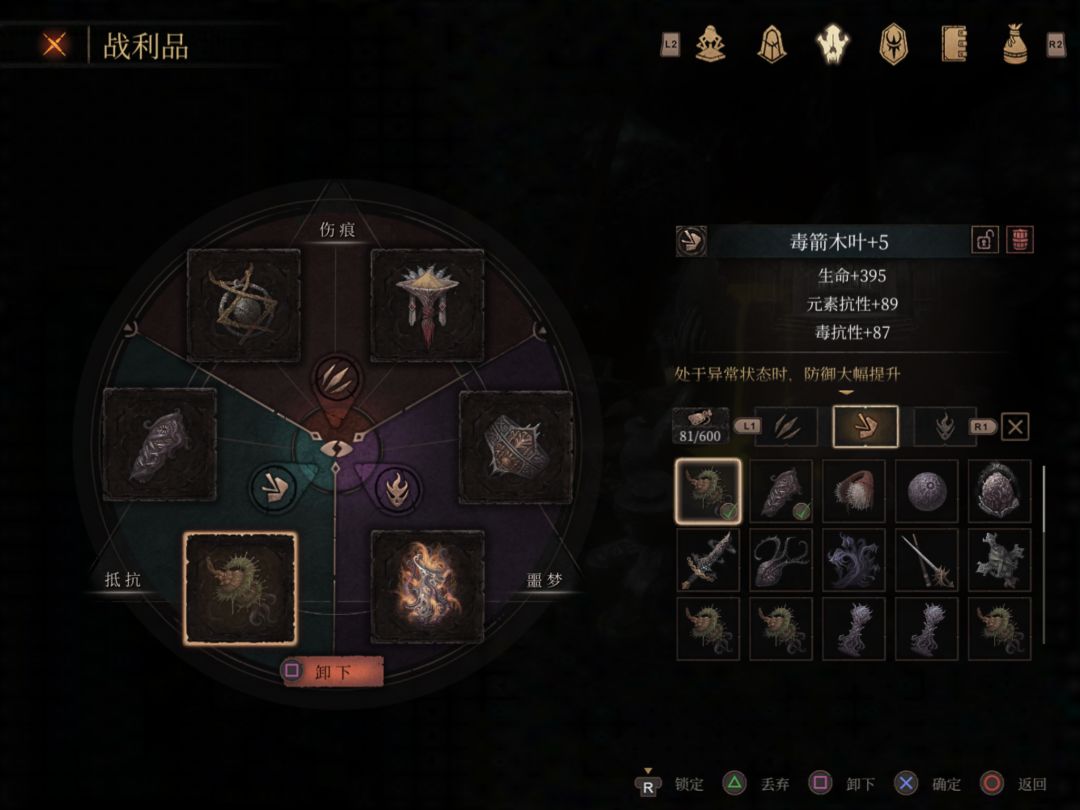Choose the feathered mask scar slot on wheel
The height and width of the screenshot is (810, 1080).
pos(427,305)
